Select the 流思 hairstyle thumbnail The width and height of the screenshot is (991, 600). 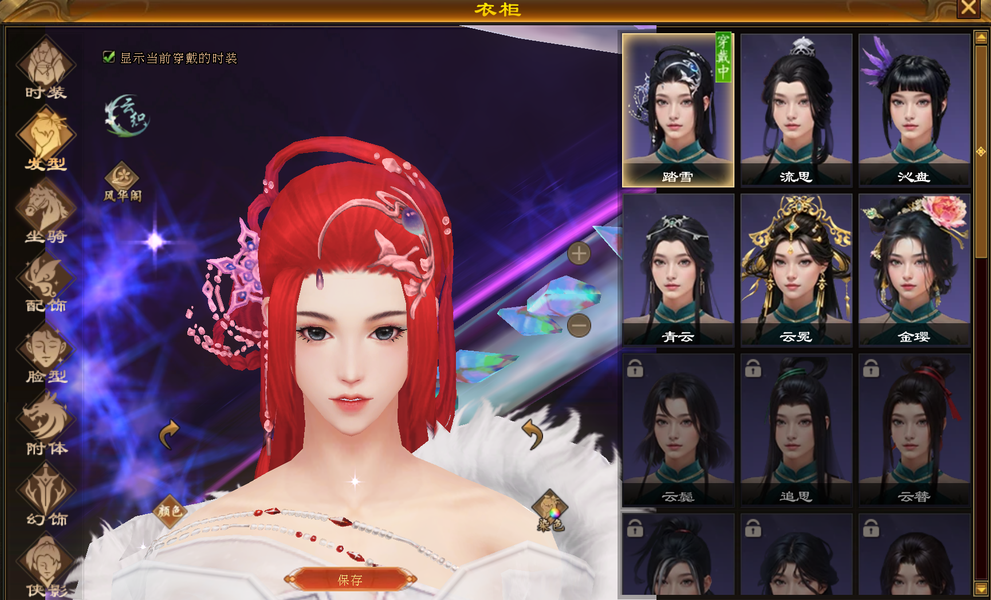pos(796,108)
